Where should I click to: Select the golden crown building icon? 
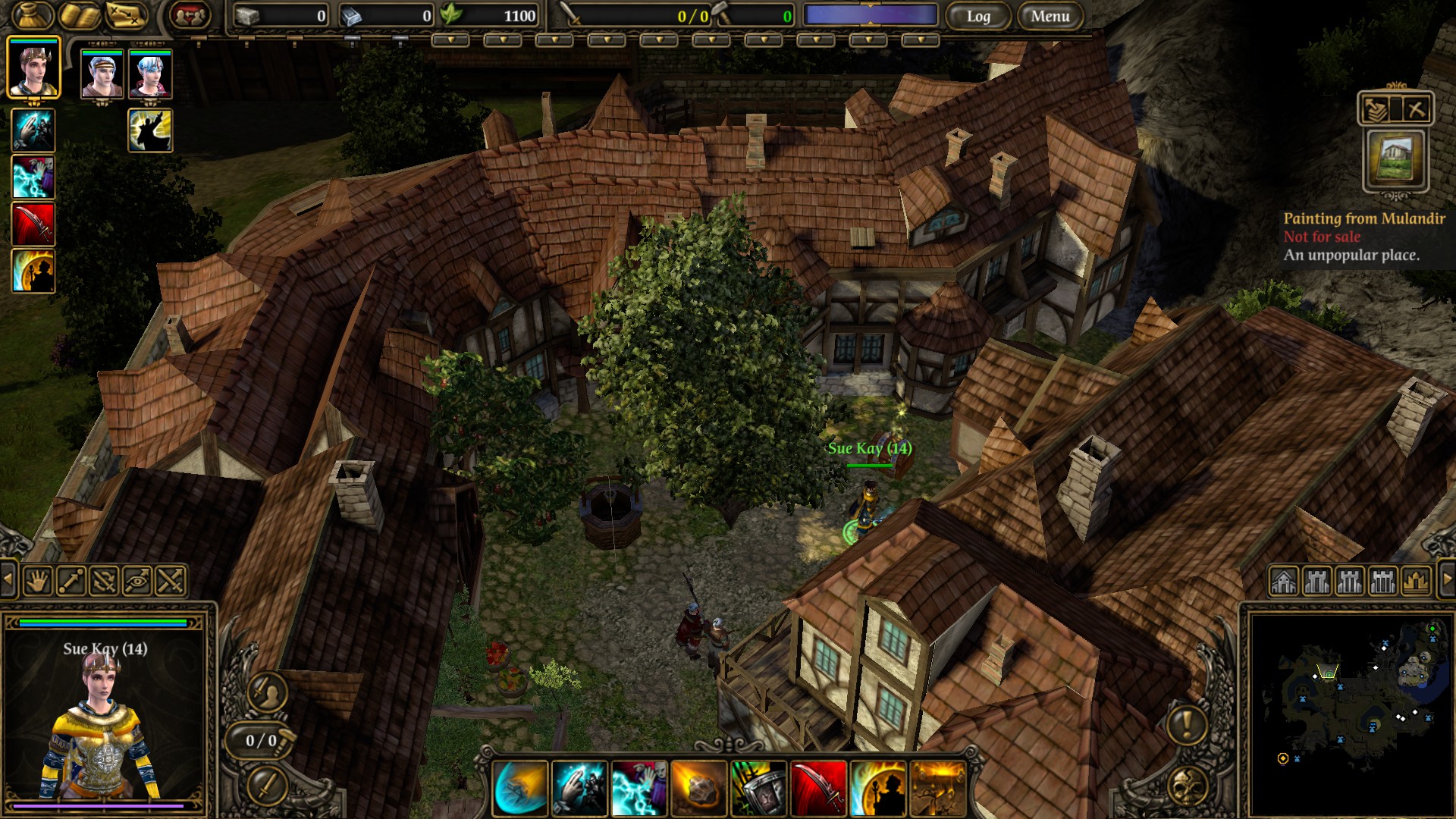[1416, 582]
